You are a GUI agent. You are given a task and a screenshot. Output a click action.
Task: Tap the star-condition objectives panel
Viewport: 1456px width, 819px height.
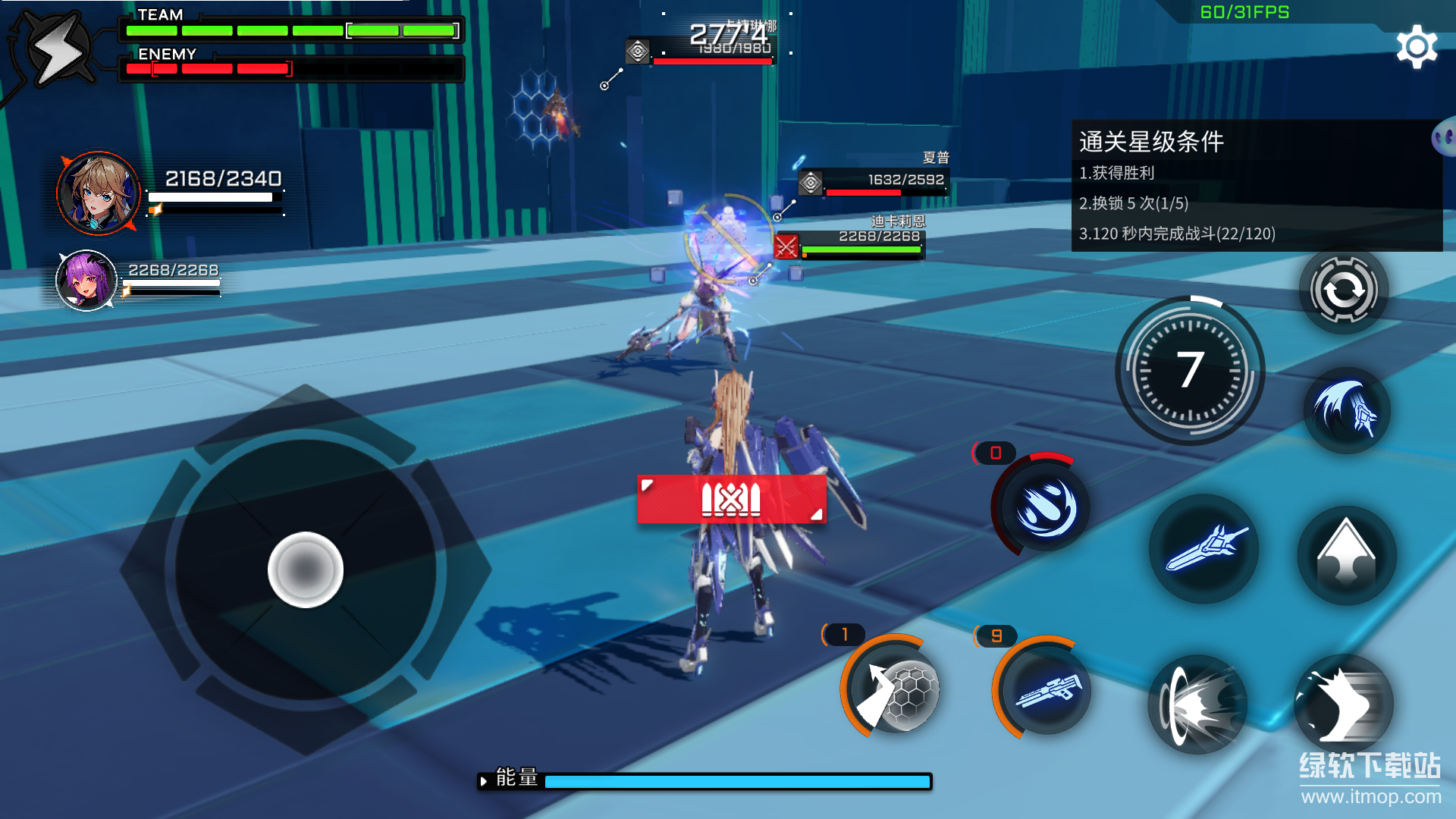tap(1255, 186)
